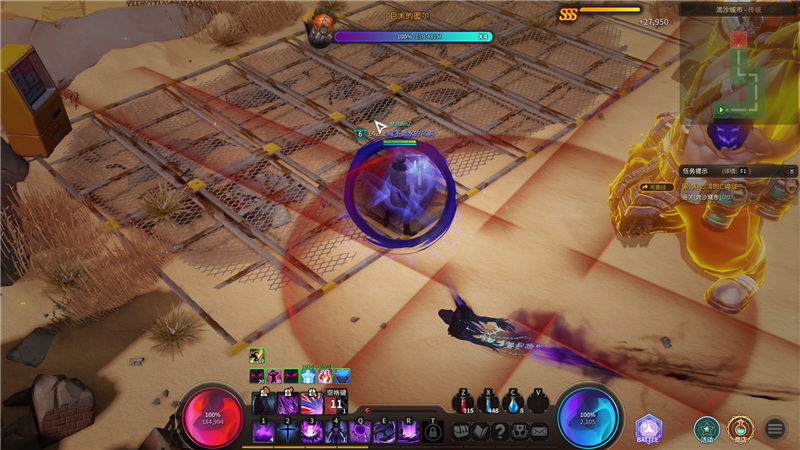Click the locked T skill slot
Screen dimensions: 800x450
coord(432,431)
